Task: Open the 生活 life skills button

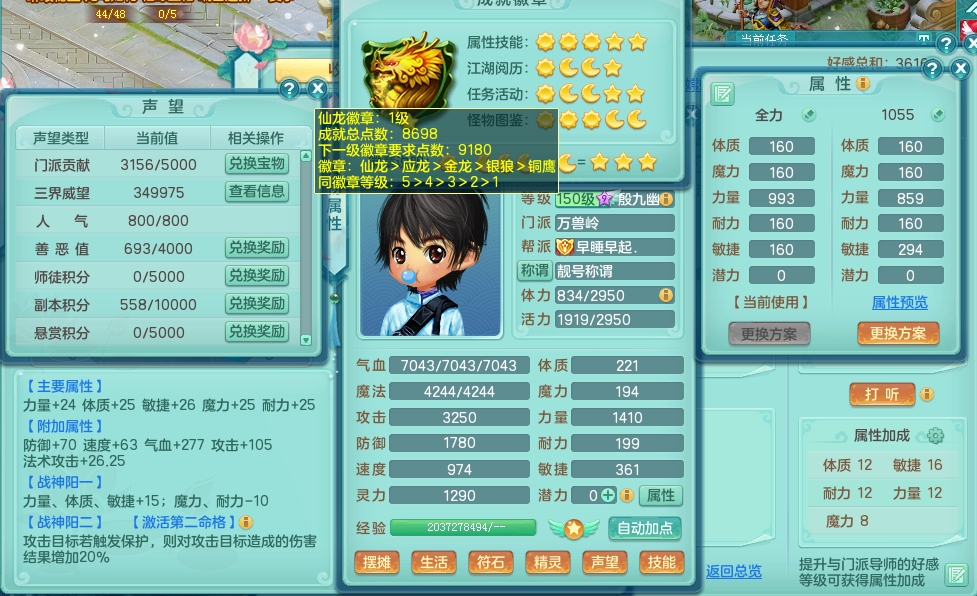Action: [x=433, y=562]
